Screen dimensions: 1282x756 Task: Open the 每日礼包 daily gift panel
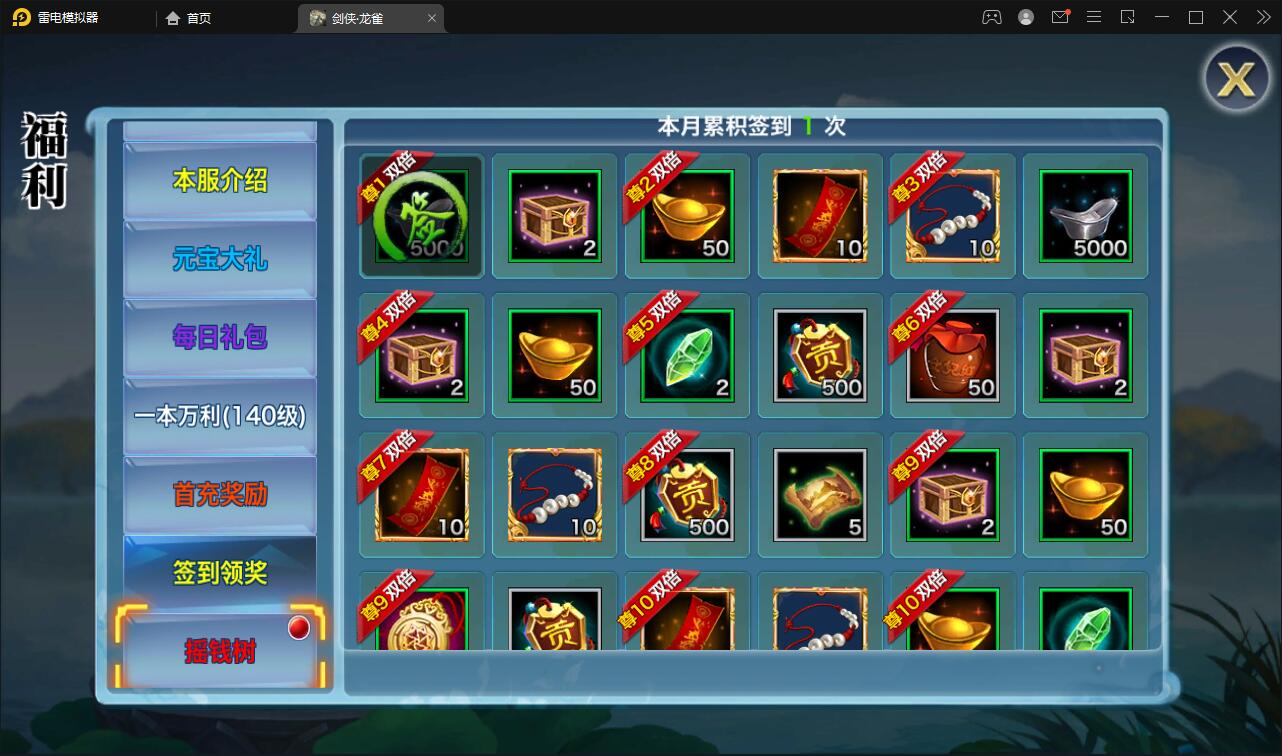[x=219, y=337]
